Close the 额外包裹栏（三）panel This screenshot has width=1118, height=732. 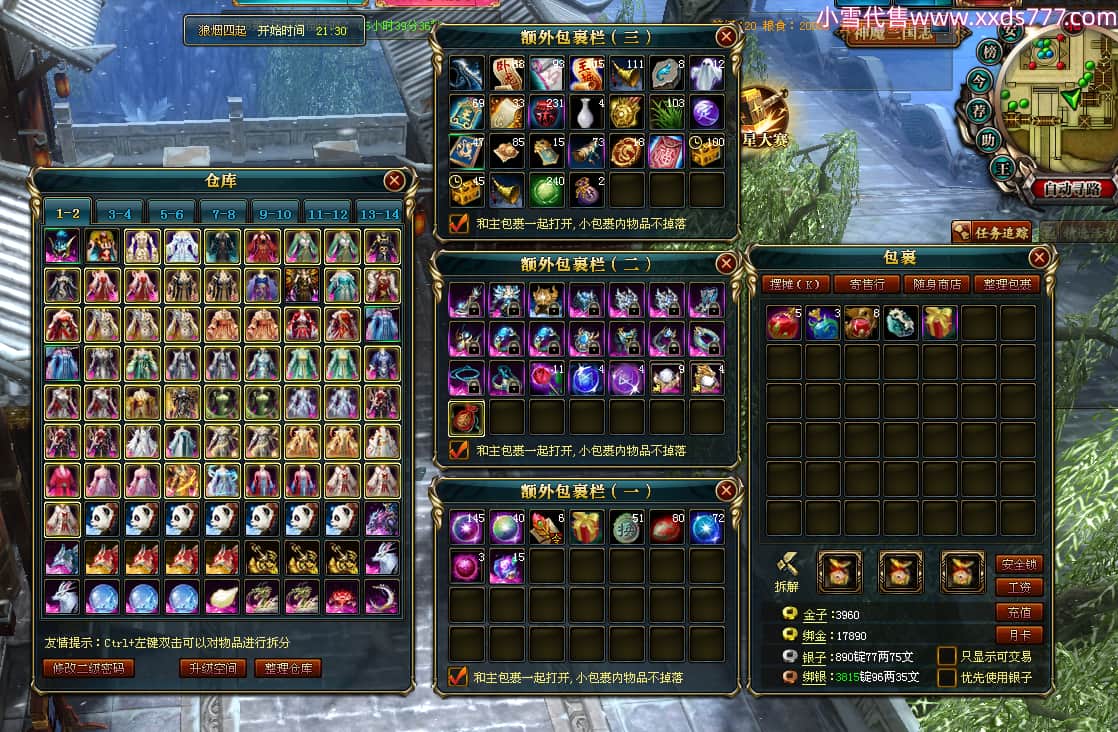[727, 37]
